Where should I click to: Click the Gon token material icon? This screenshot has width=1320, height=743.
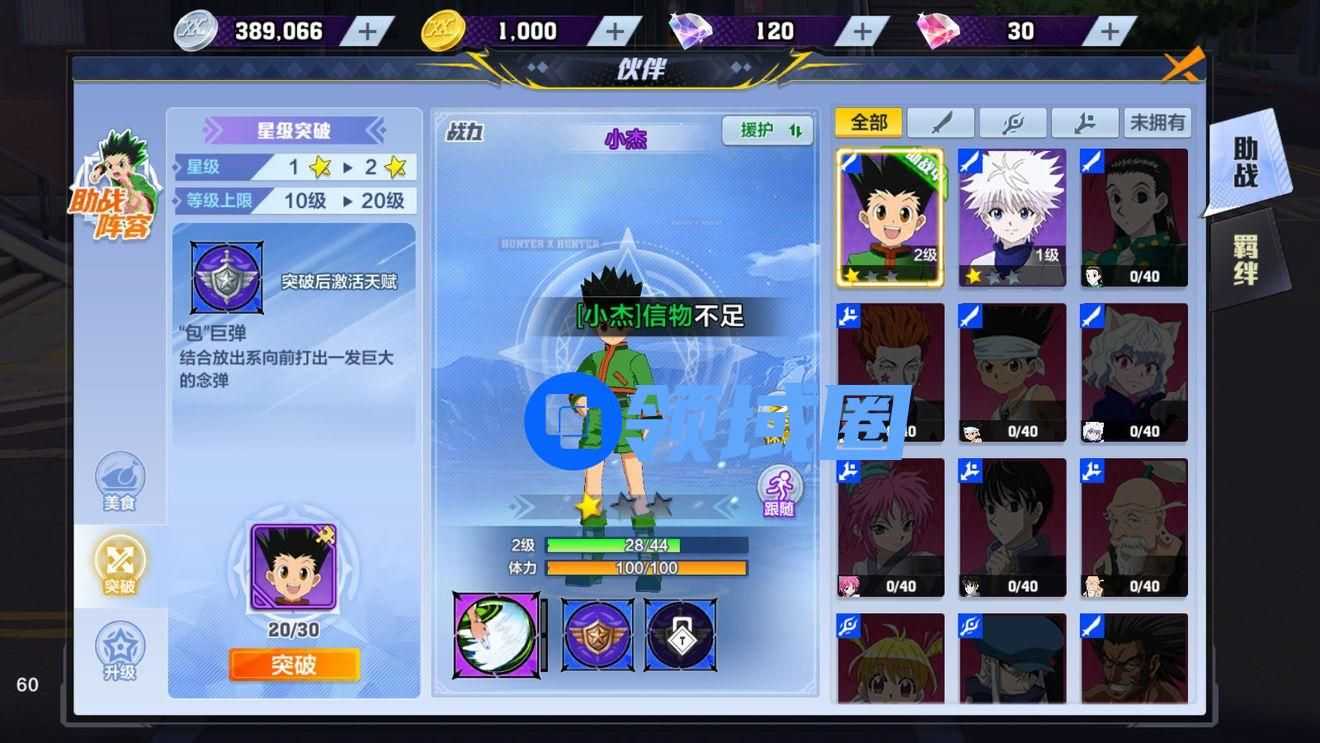tap(293, 567)
